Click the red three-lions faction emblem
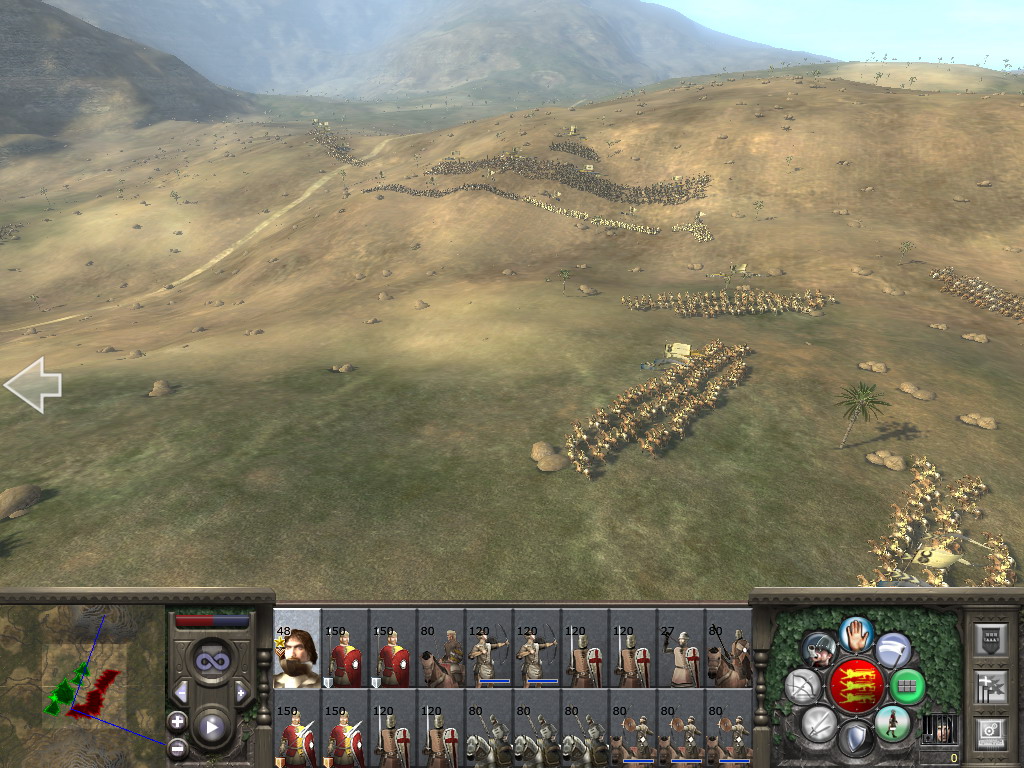This screenshot has height=768, width=1024. click(x=855, y=686)
